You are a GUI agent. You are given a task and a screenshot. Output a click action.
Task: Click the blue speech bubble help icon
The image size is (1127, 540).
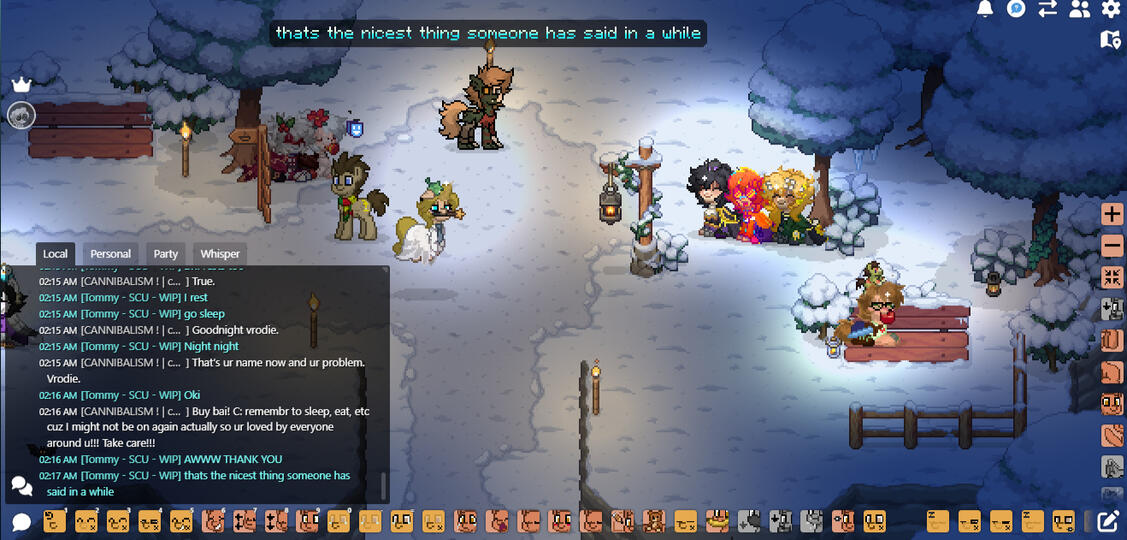pos(1016,9)
